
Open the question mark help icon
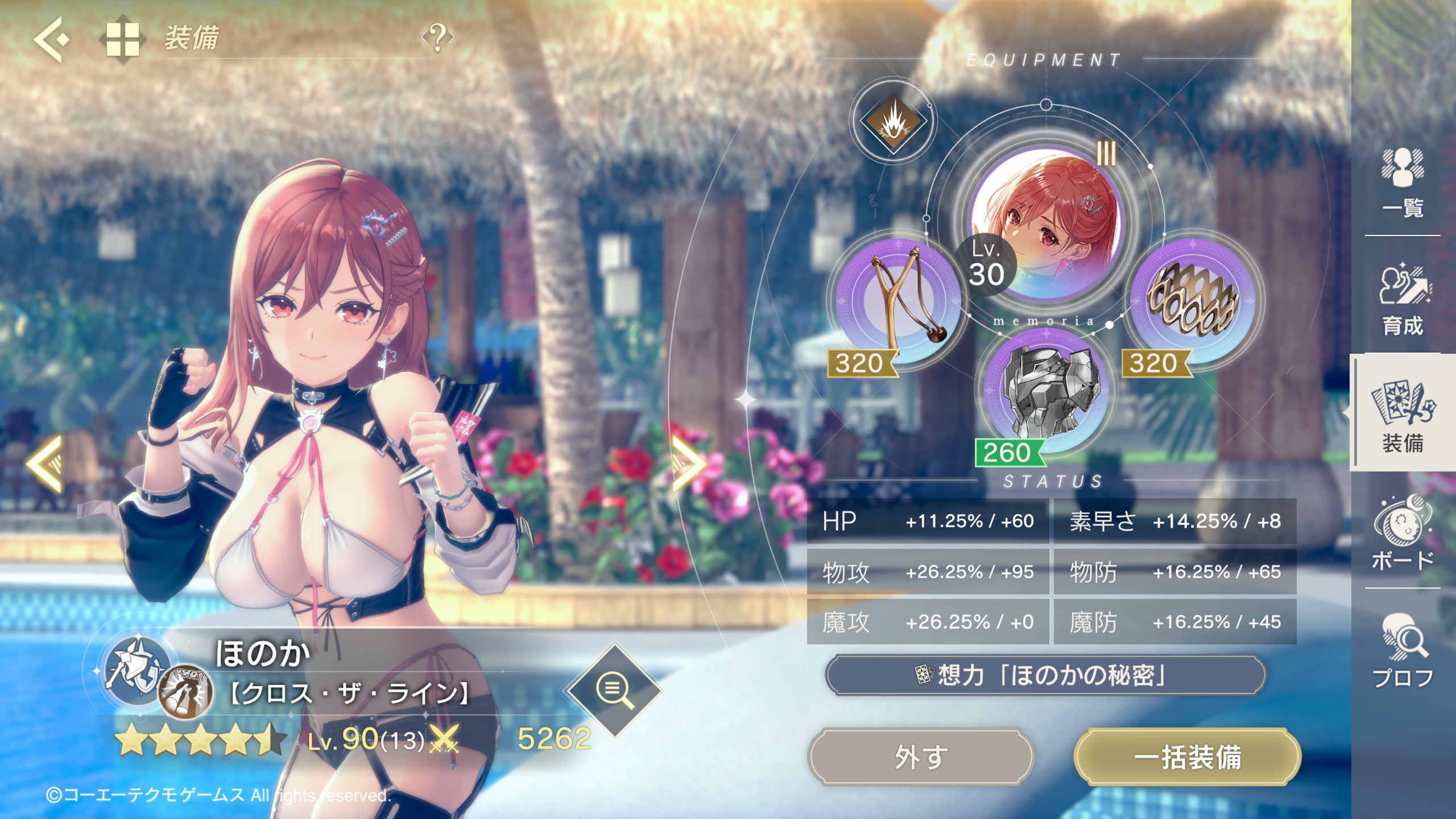pos(437,38)
